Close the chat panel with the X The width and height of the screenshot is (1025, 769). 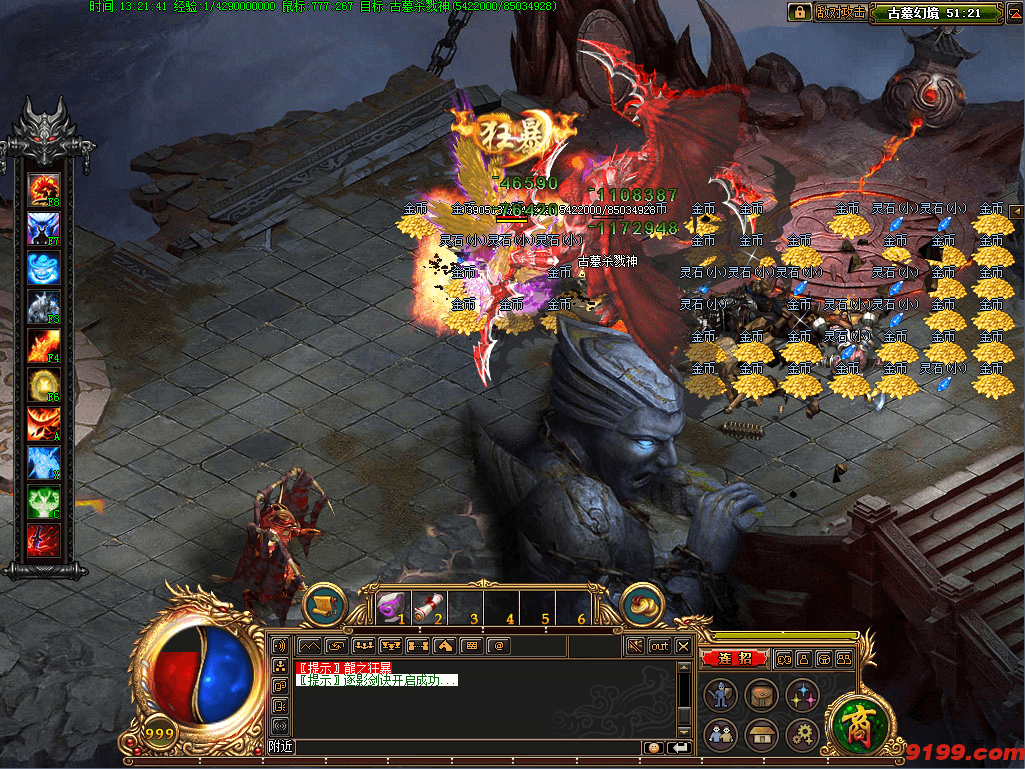coord(684,646)
